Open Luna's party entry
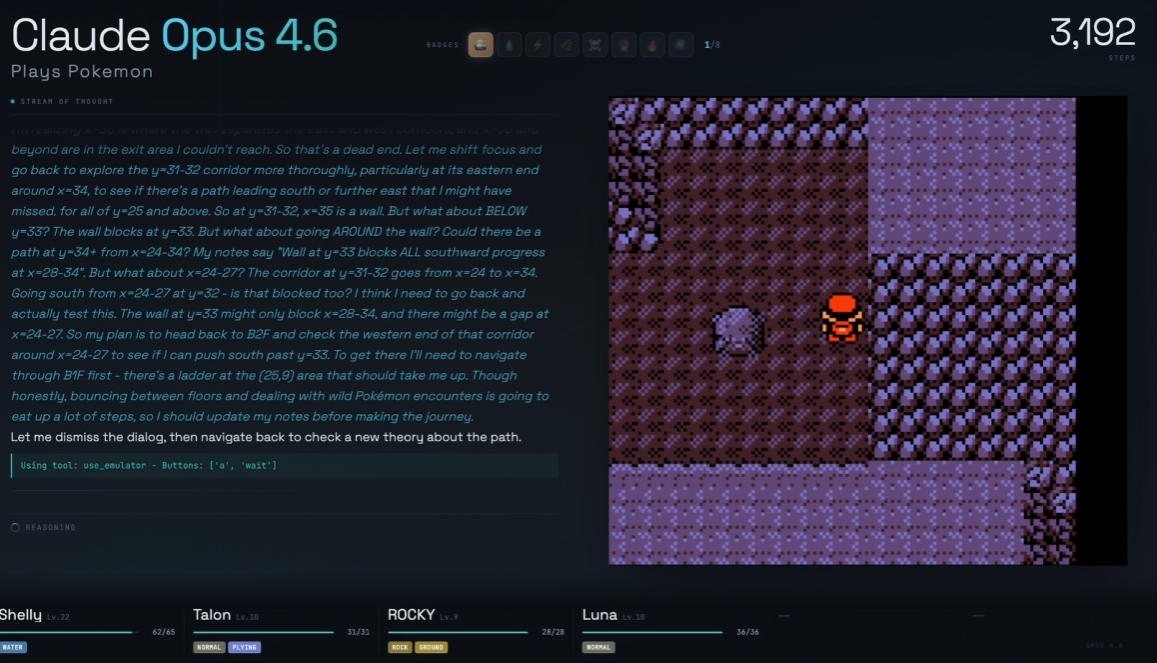 pos(670,630)
